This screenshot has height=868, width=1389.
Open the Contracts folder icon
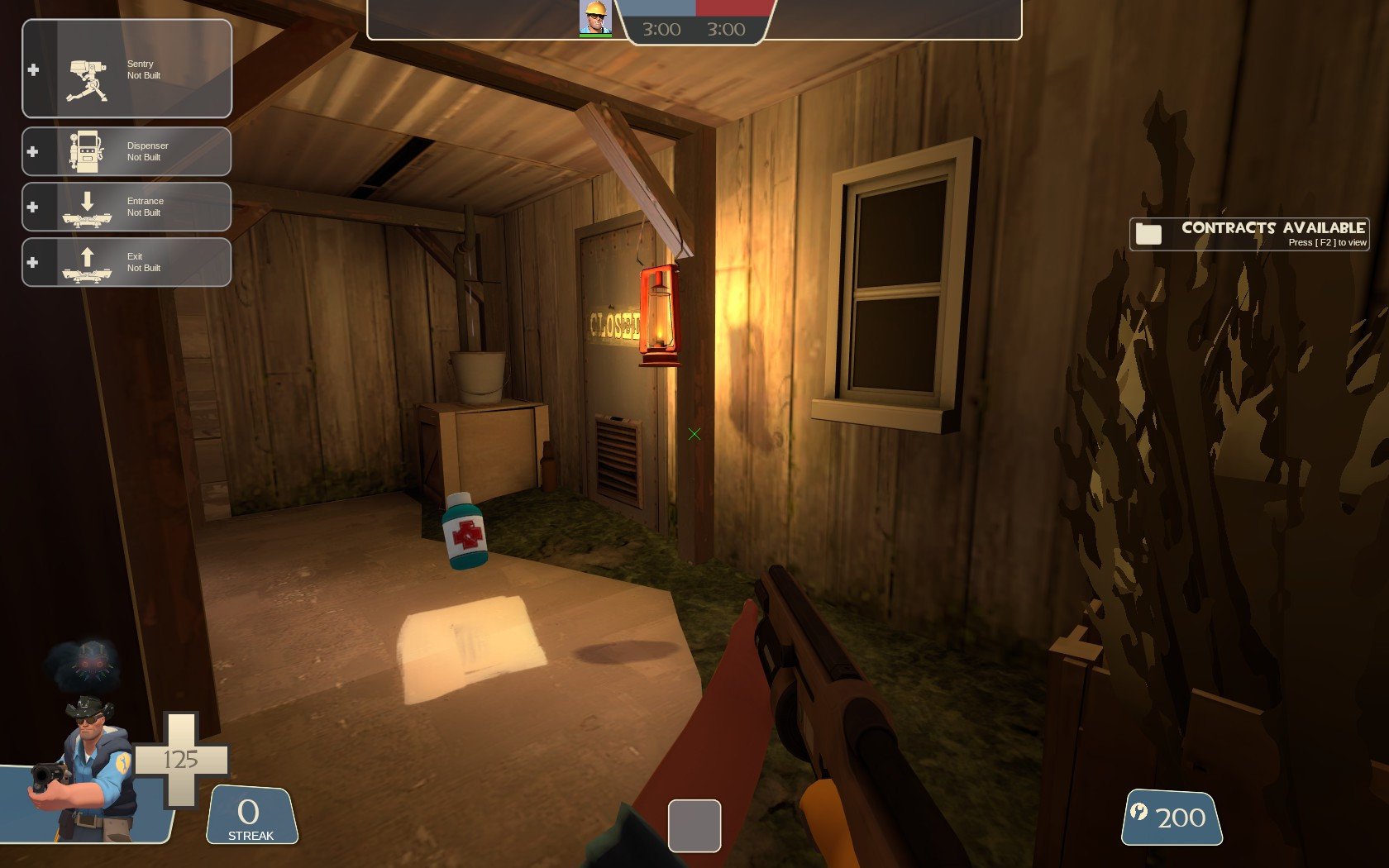[1148, 233]
